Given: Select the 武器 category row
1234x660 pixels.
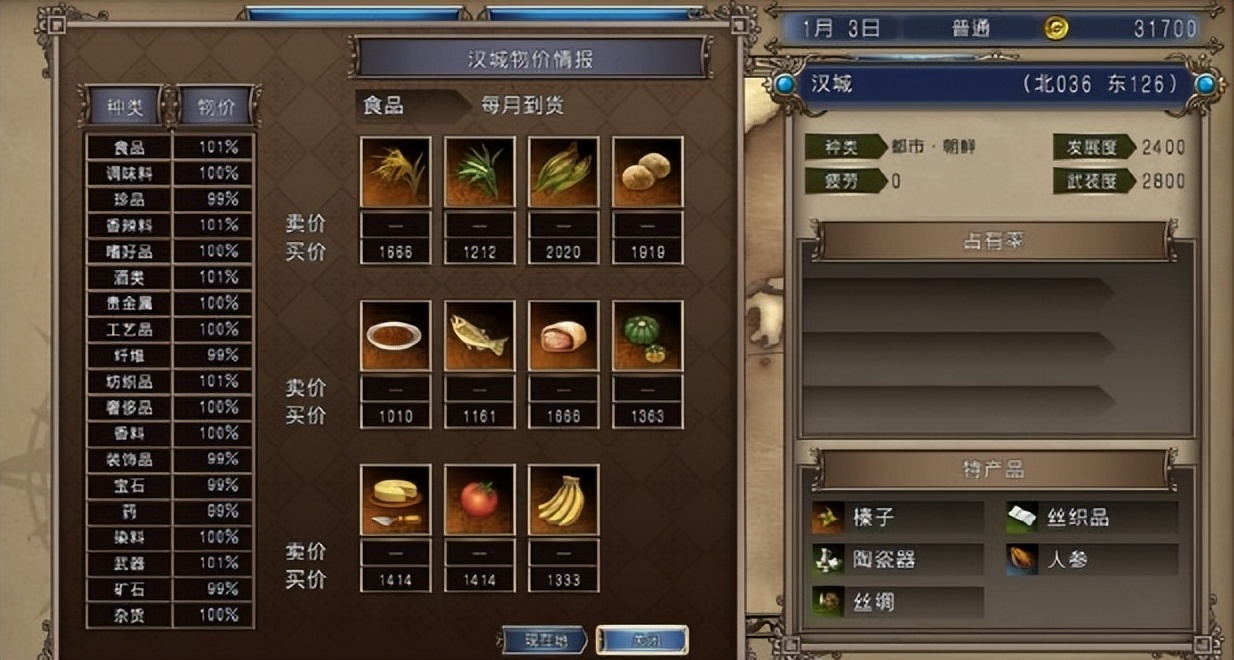Looking at the screenshot, I should coord(129,563).
